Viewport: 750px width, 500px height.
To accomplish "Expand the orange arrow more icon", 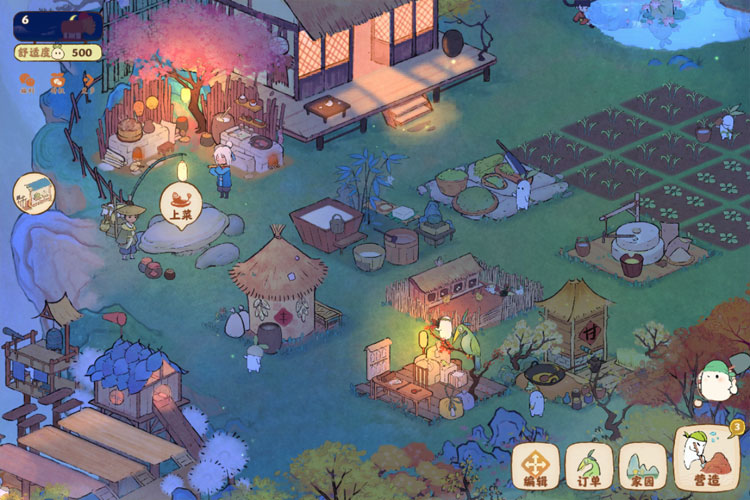I will (x=88, y=80).
